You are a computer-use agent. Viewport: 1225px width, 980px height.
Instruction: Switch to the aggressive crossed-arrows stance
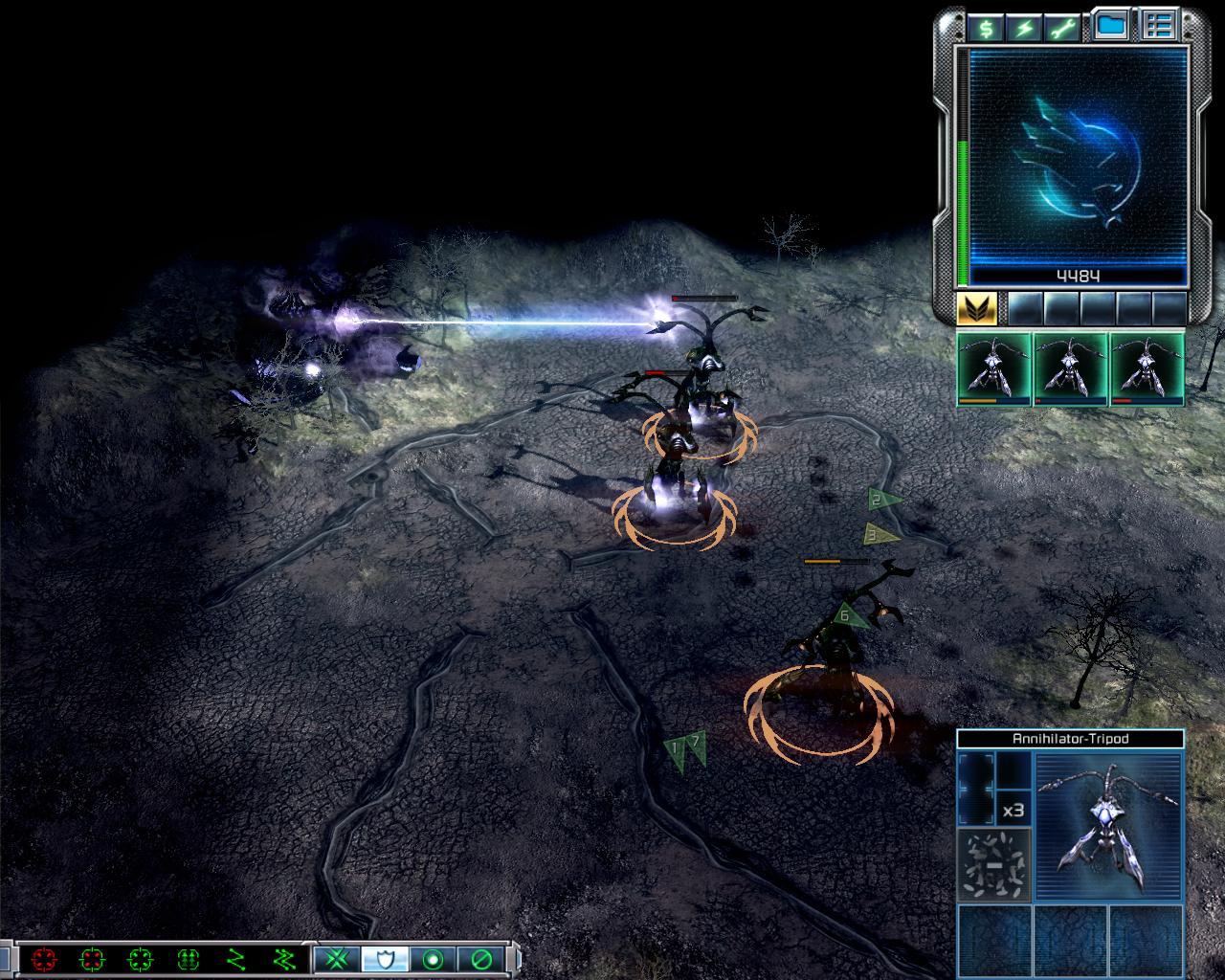337,958
